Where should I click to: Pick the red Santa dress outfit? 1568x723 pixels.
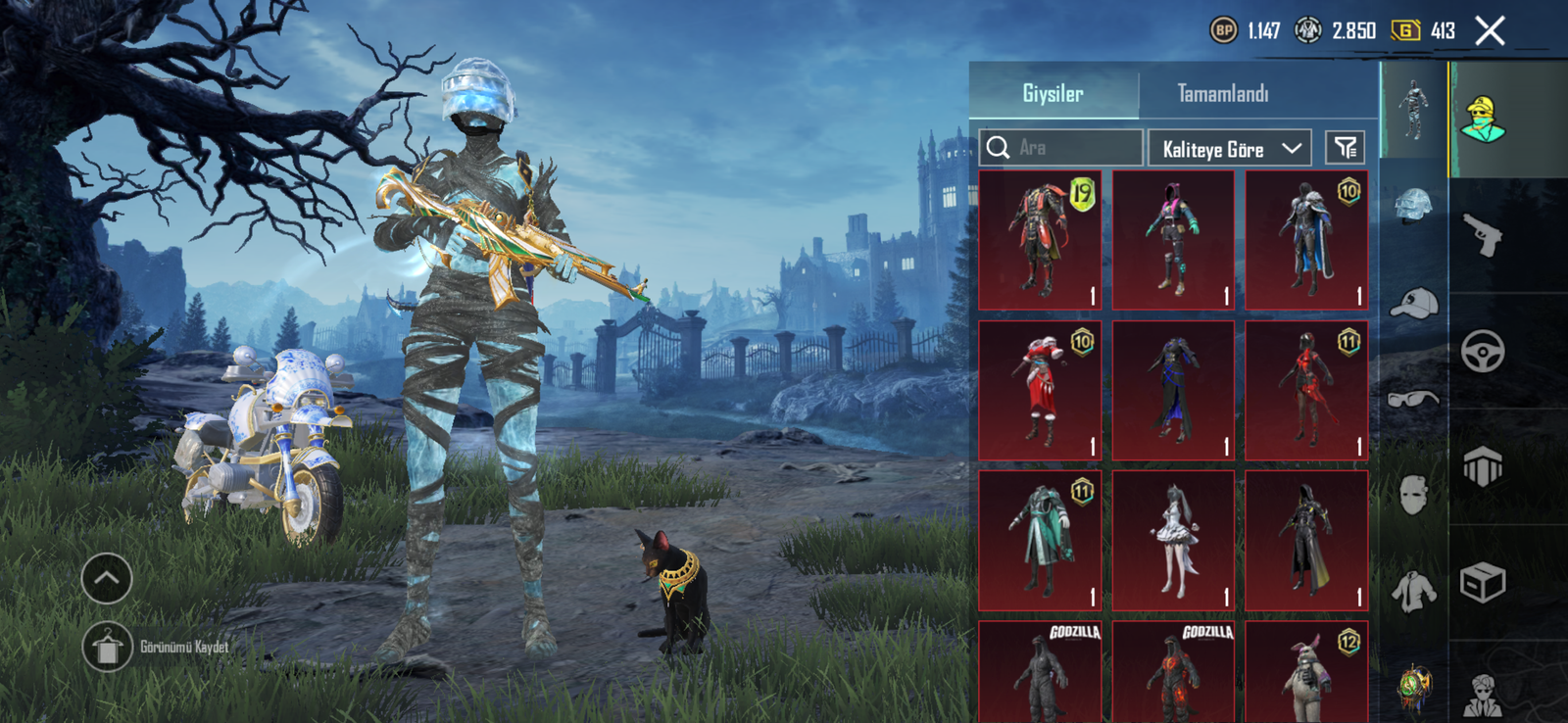tap(1040, 391)
